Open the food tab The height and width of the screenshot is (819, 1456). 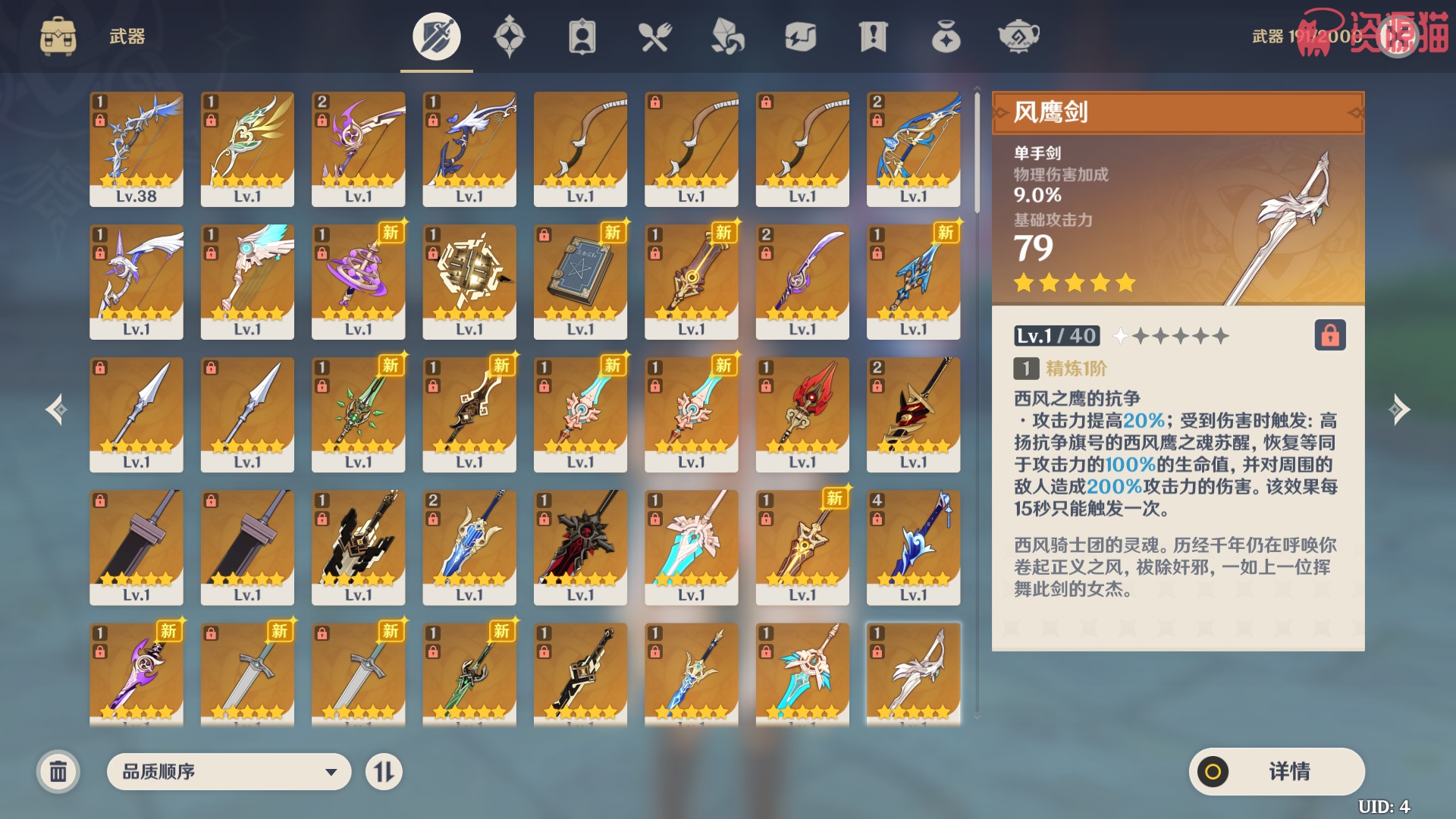[x=654, y=36]
